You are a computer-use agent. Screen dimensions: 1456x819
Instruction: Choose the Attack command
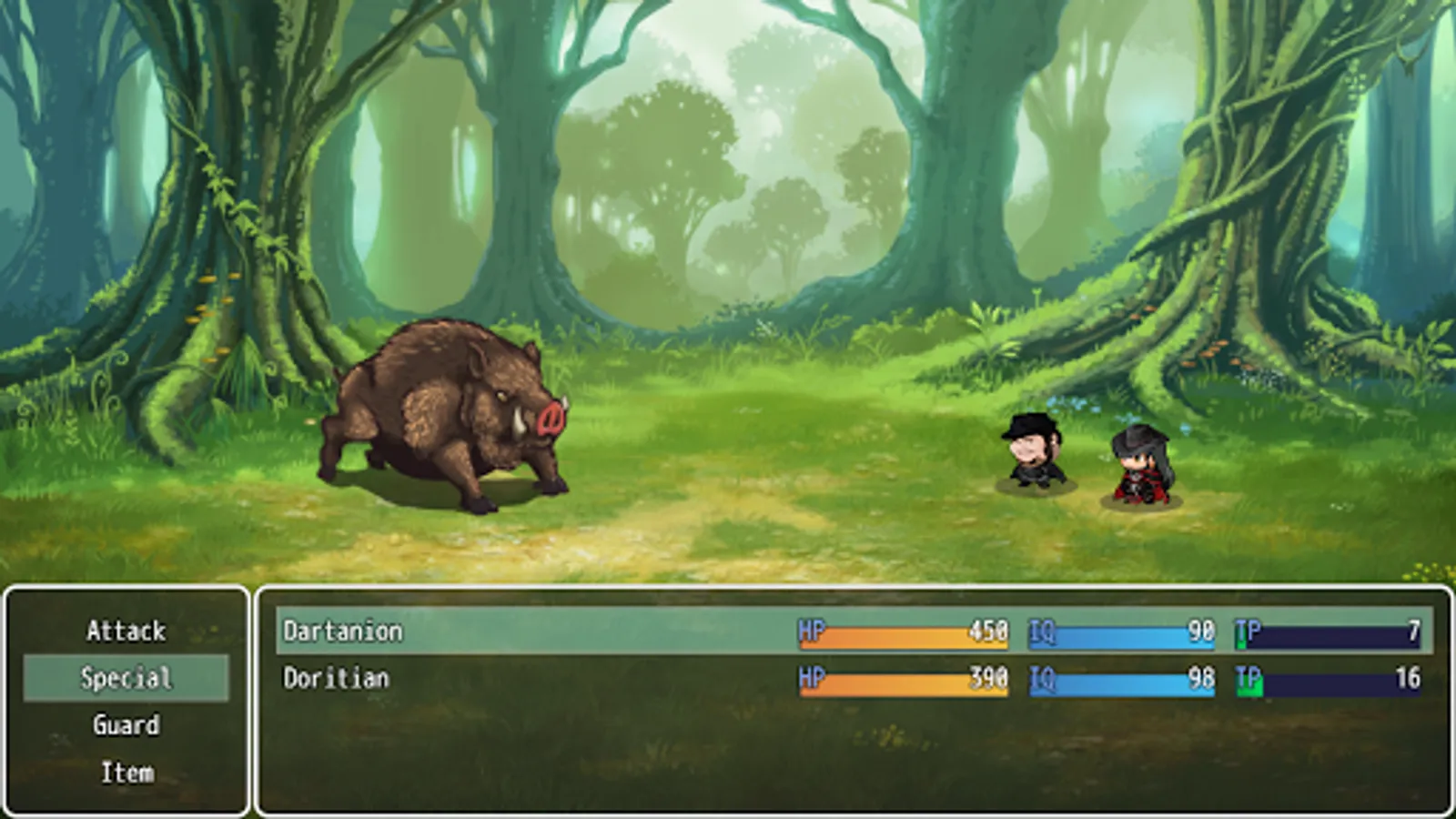pyautogui.click(x=126, y=631)
